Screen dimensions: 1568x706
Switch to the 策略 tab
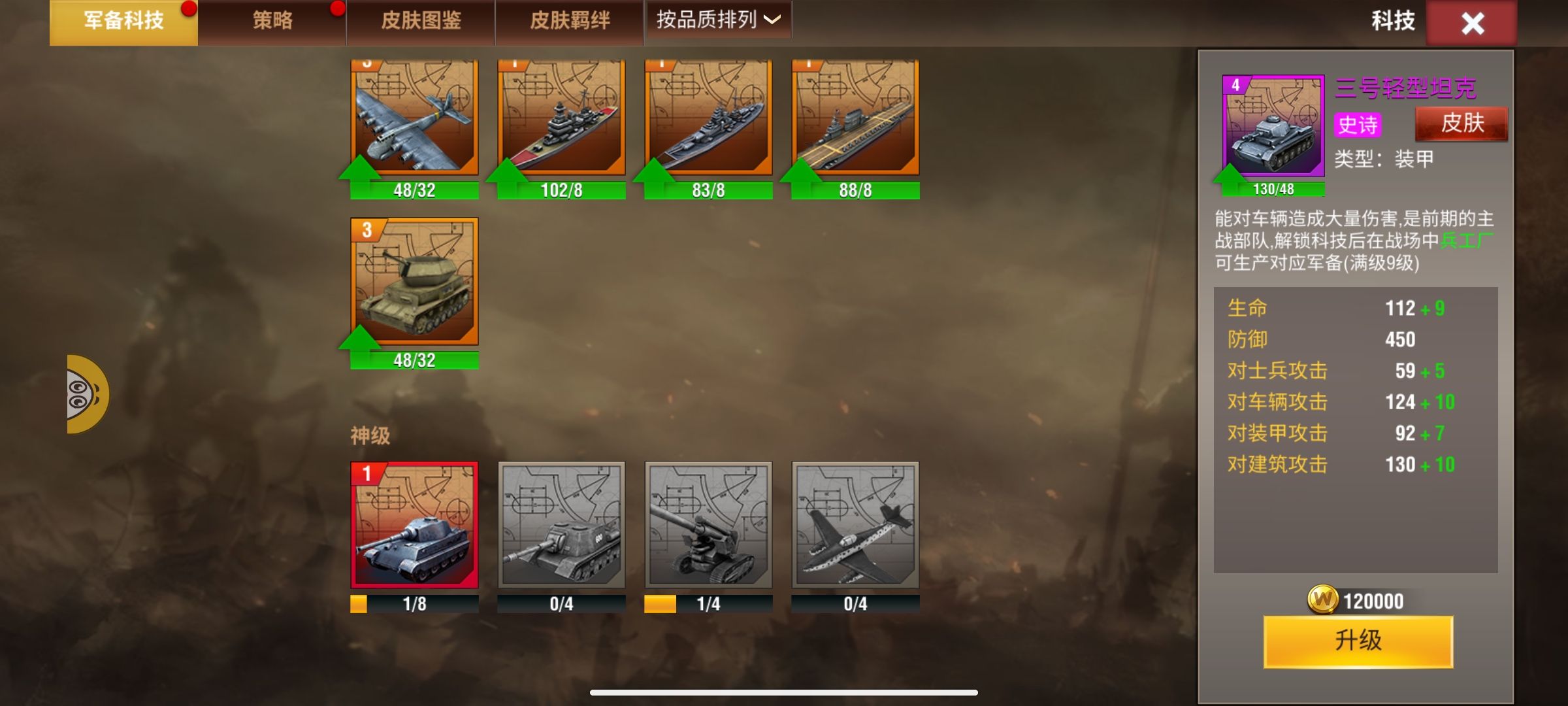tap(271, 20)
